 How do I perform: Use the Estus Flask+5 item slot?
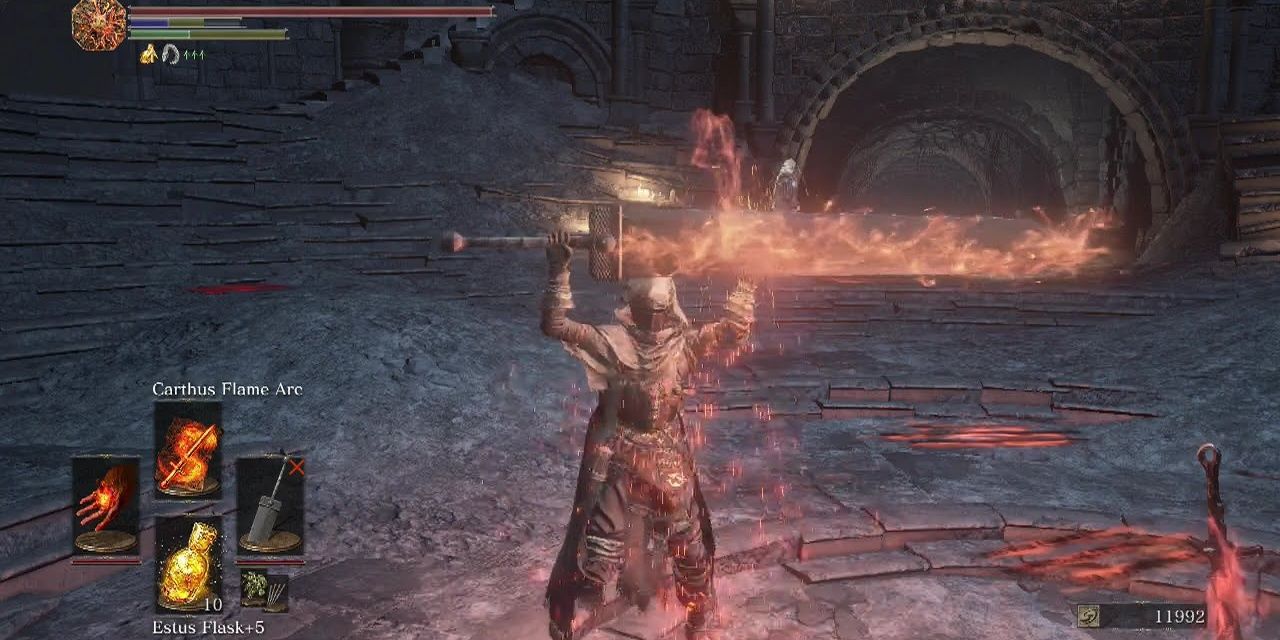pos(188,563)
